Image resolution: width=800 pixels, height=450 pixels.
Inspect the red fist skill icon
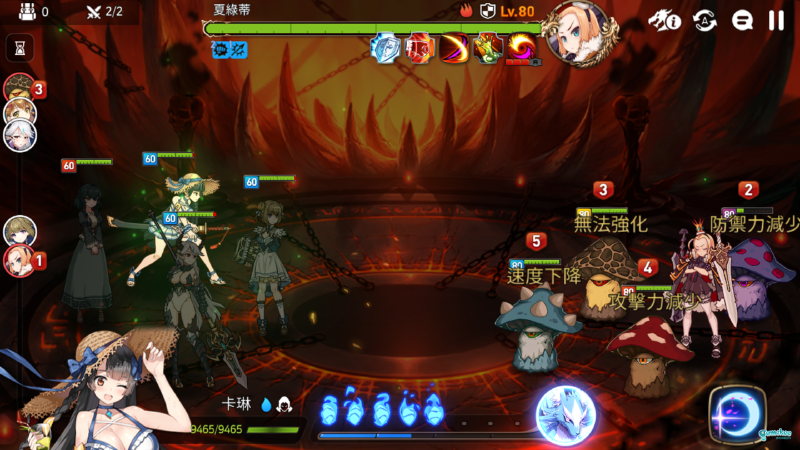[x=419, y=47]
